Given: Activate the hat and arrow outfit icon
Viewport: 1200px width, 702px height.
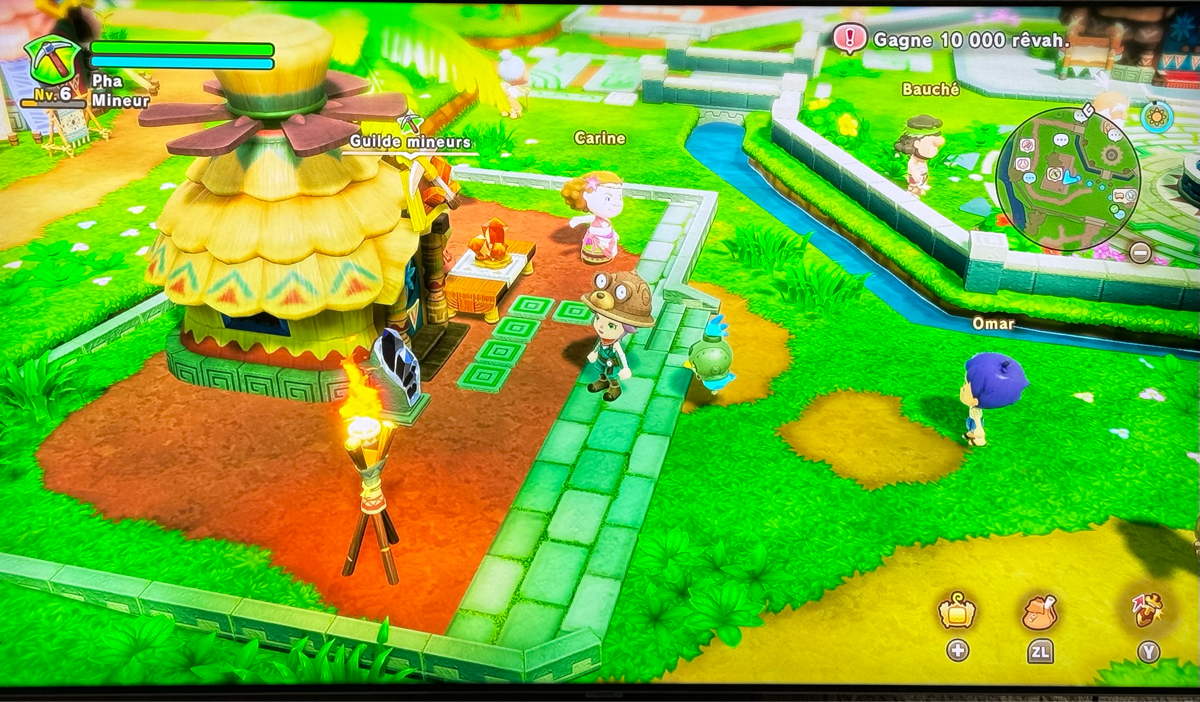Looking at the screenshot, I should tap(1147, 609).
